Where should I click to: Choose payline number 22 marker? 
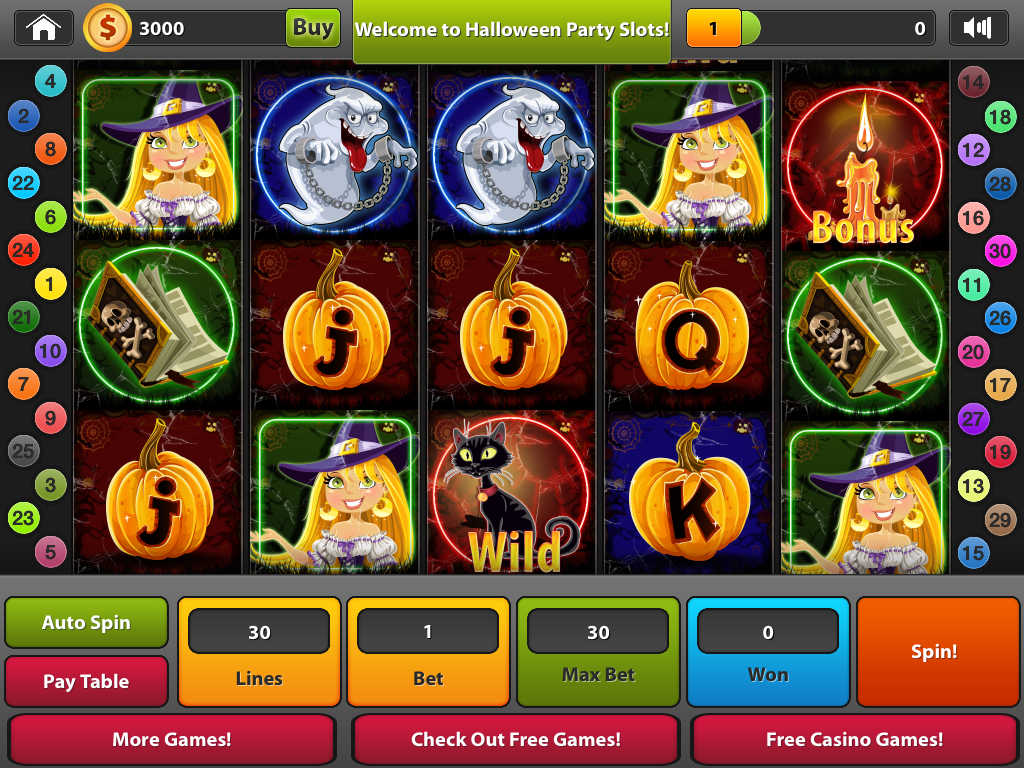23,183
